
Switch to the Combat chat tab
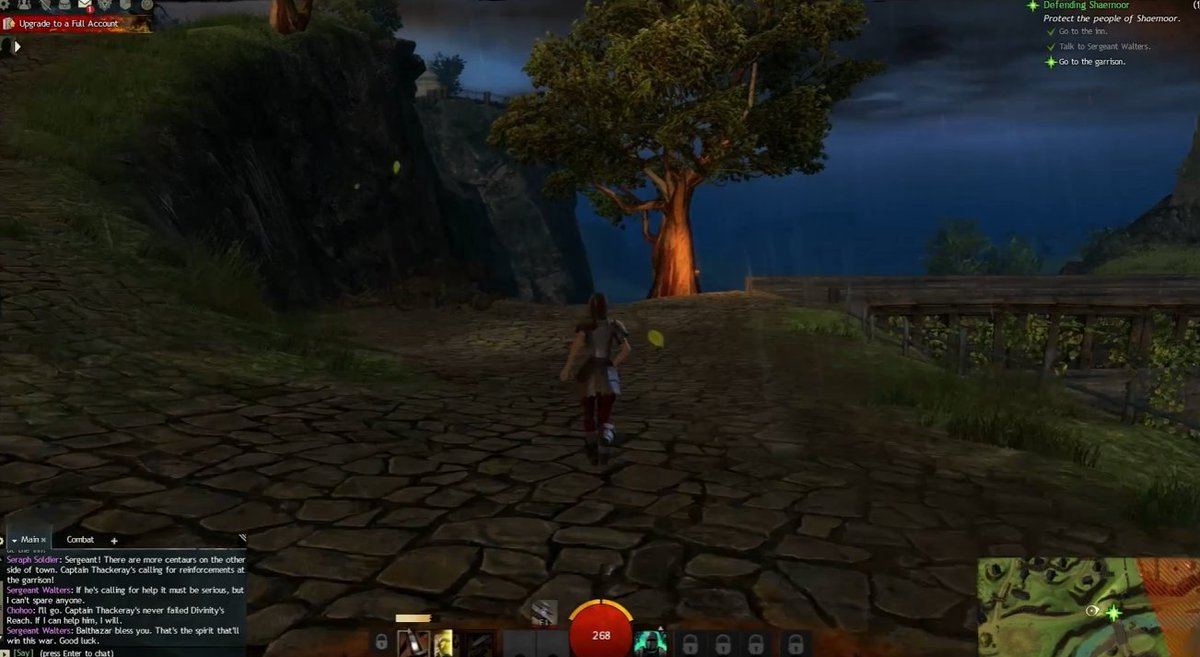(80, 540)
